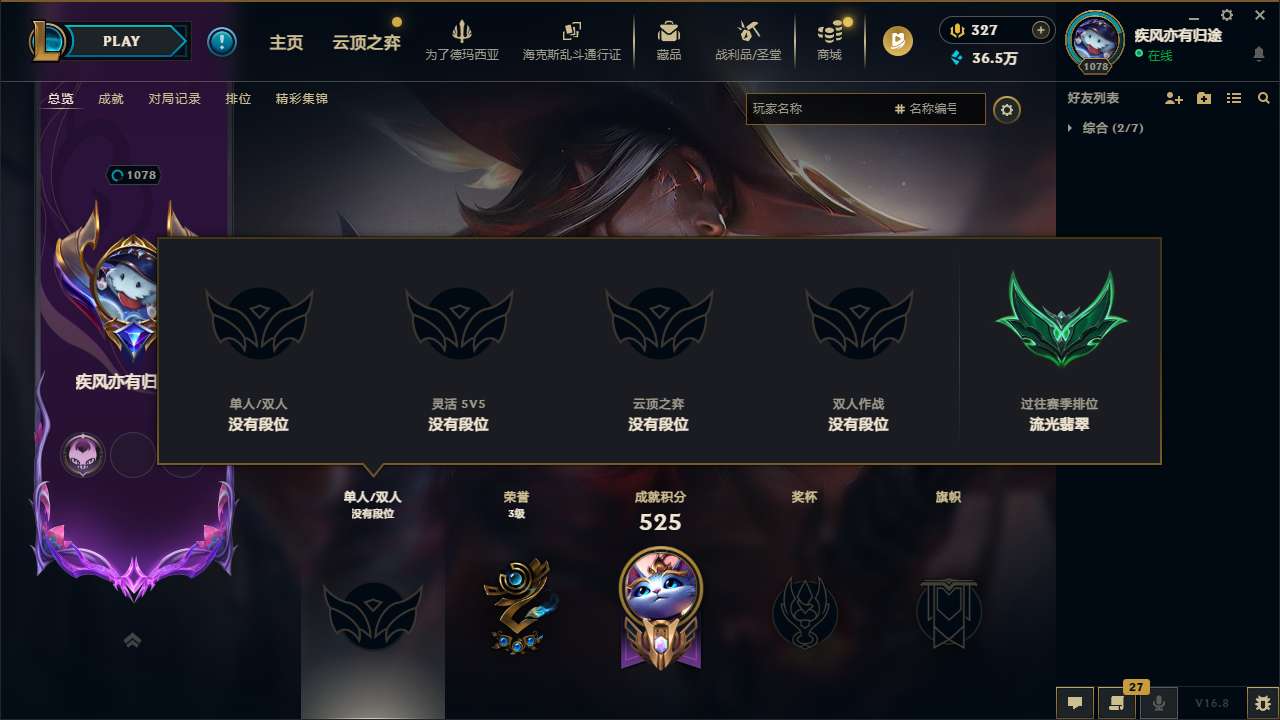Image resolution: width=1280 pixels, height=720 pixels.
Task: Open settings gear beside player search
Action: pos(1007,109)
